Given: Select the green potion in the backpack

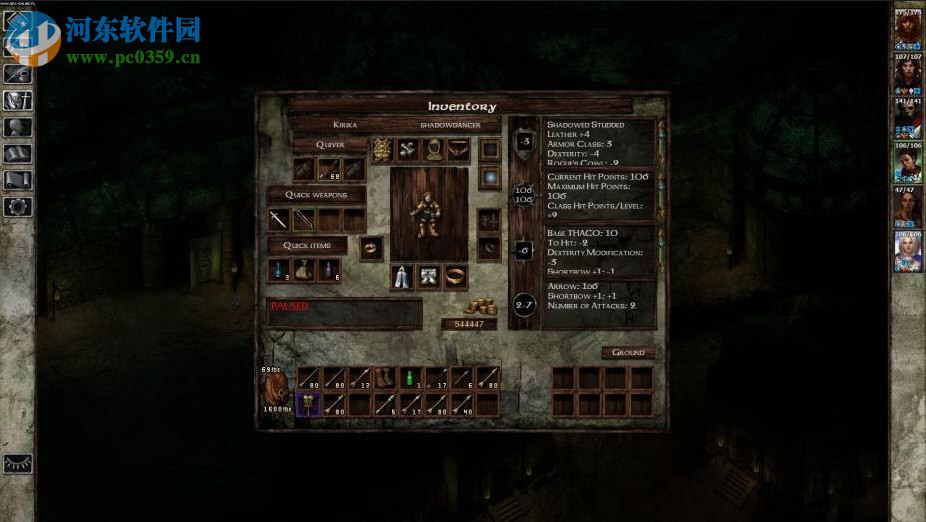Looking at the screenshot, I should pyautogui.click(x=410, y=379).
